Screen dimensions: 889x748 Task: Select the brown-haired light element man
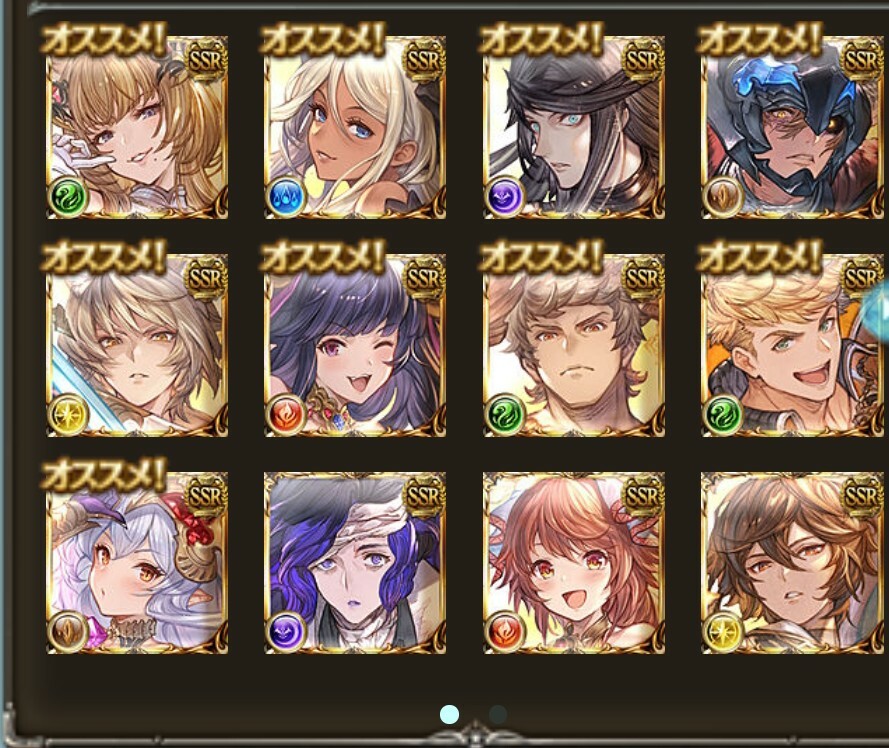(792, 564)
